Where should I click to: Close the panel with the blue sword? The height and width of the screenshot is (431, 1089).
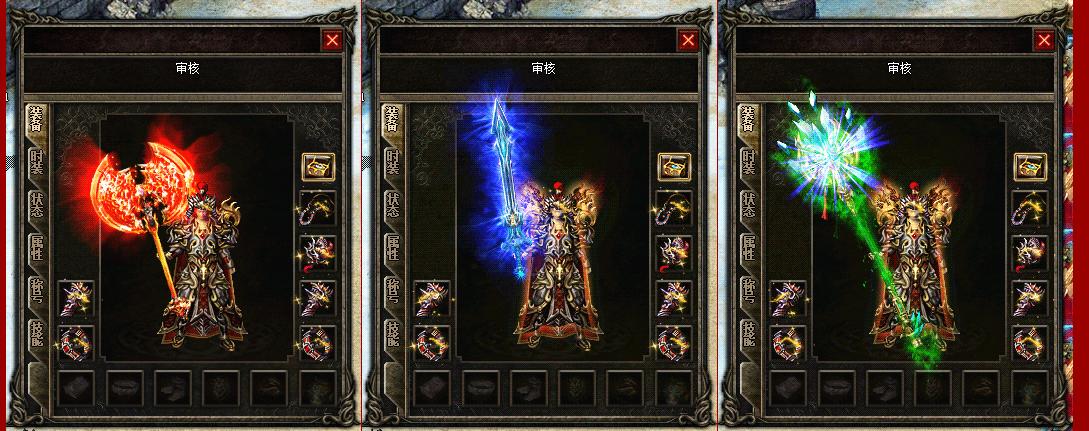coord(688,40)
